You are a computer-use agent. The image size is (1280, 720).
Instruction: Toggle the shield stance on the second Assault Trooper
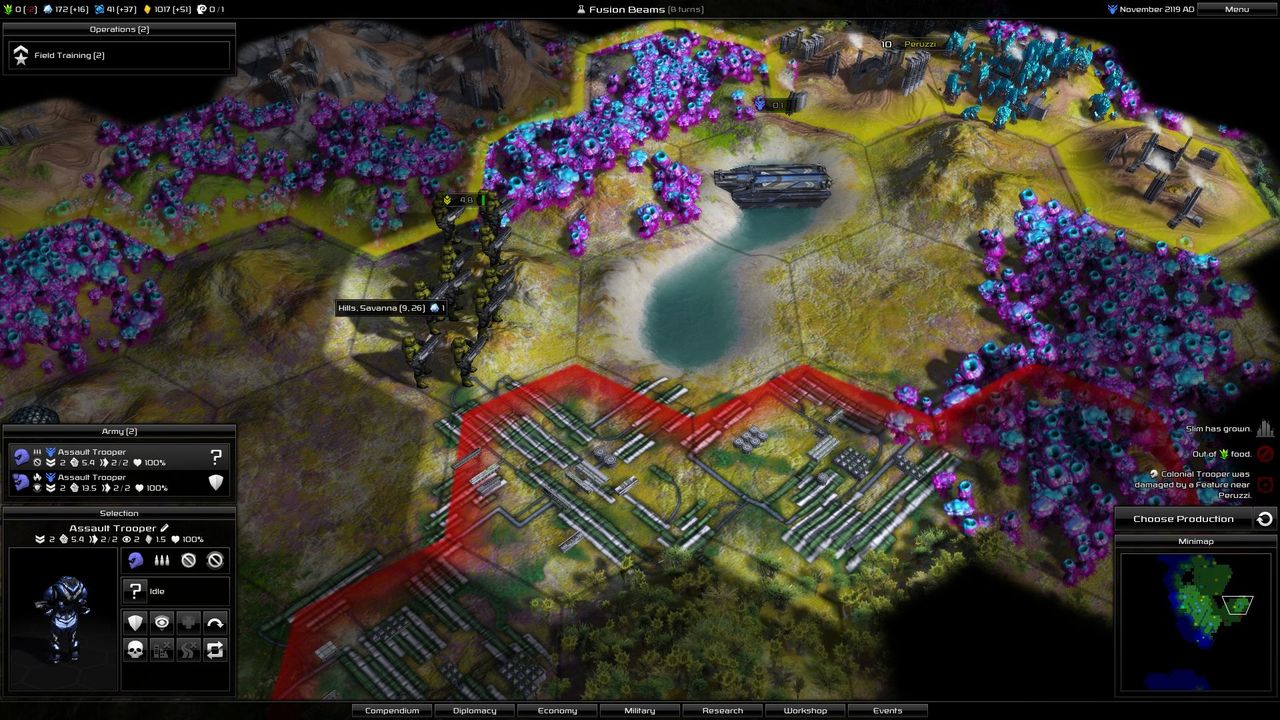click(215, 483)
